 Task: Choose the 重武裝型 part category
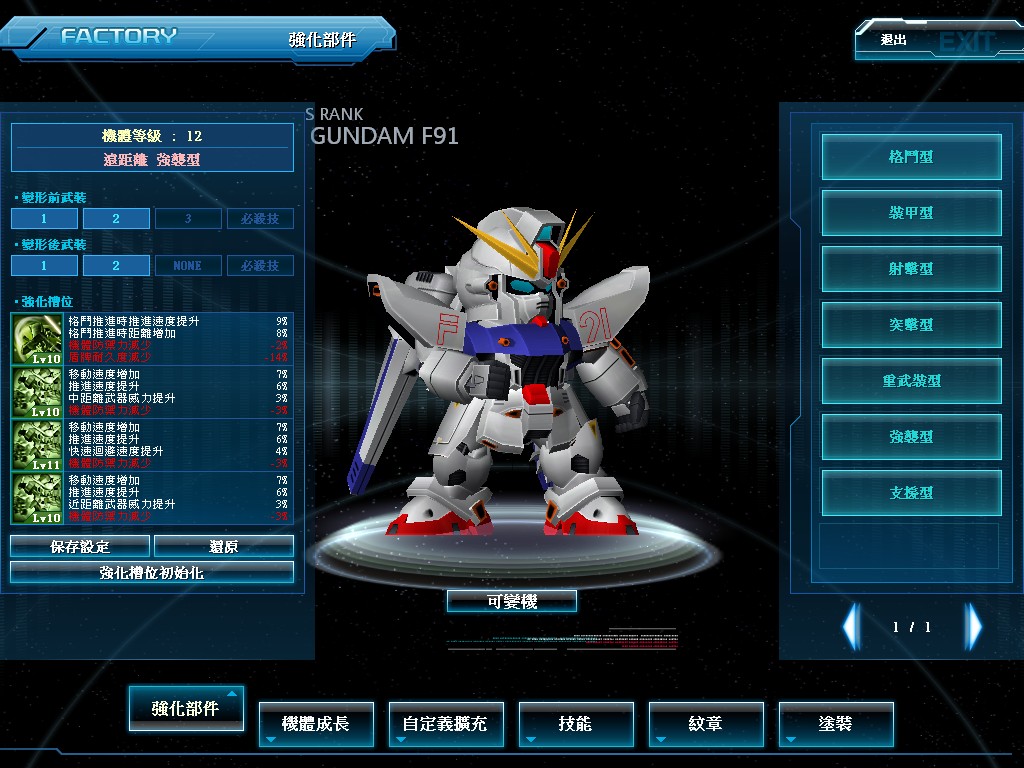[911, 381]
